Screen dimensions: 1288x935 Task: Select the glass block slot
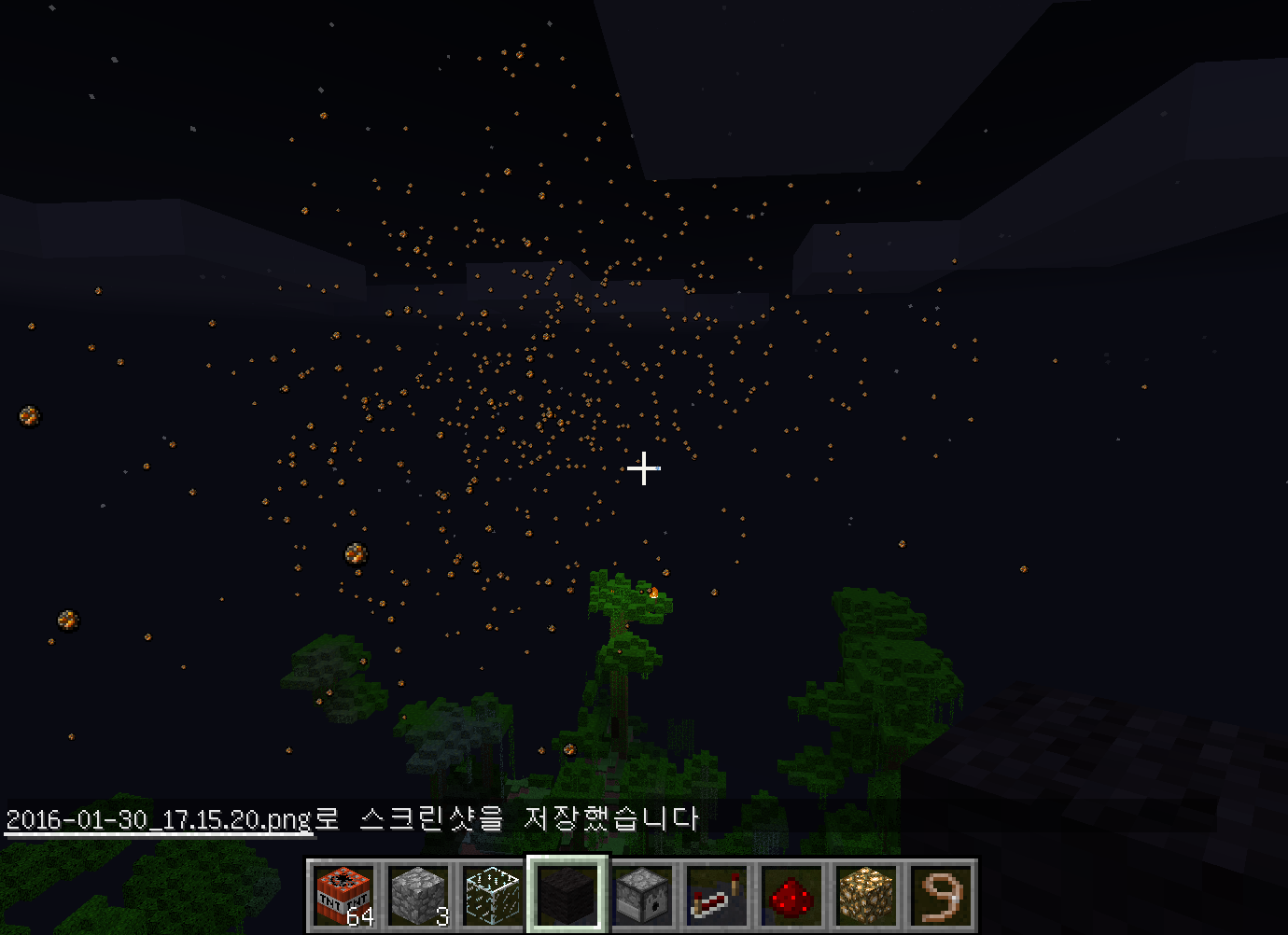point(493,895)
